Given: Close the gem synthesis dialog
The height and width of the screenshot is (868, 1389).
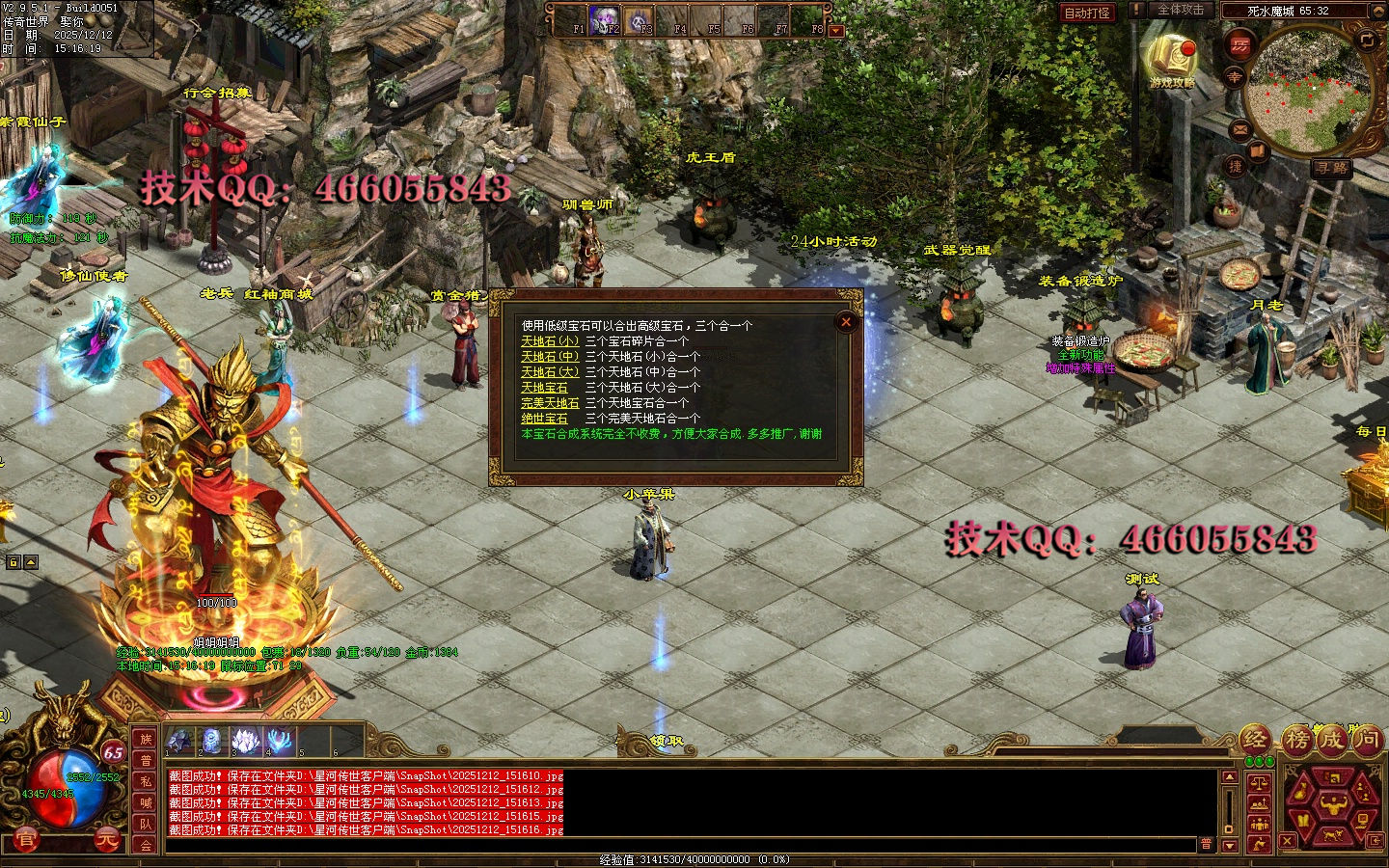Looking at the screenshot, I should 846,322.
